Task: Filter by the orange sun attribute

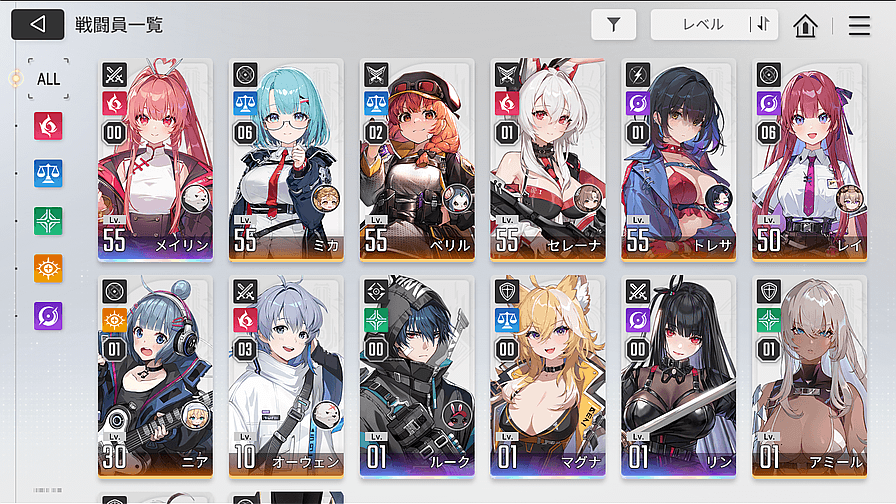Action: 48,268
